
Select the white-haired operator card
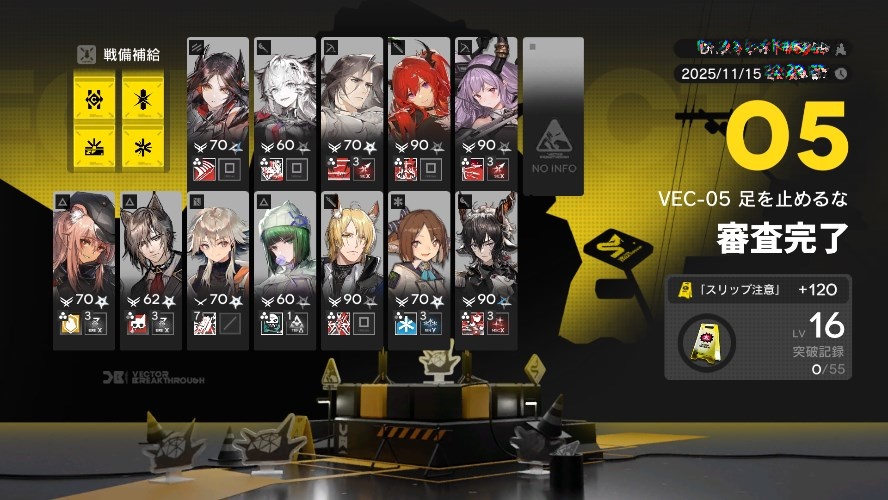[x=285, y=110]
